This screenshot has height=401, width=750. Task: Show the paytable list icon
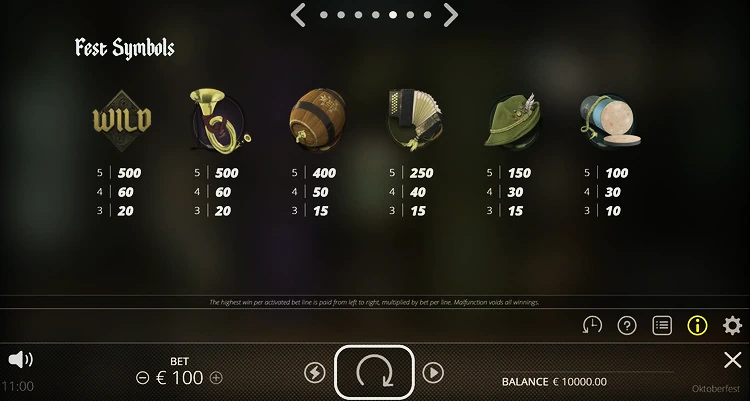pyautogui.click(x=661, y=325)
